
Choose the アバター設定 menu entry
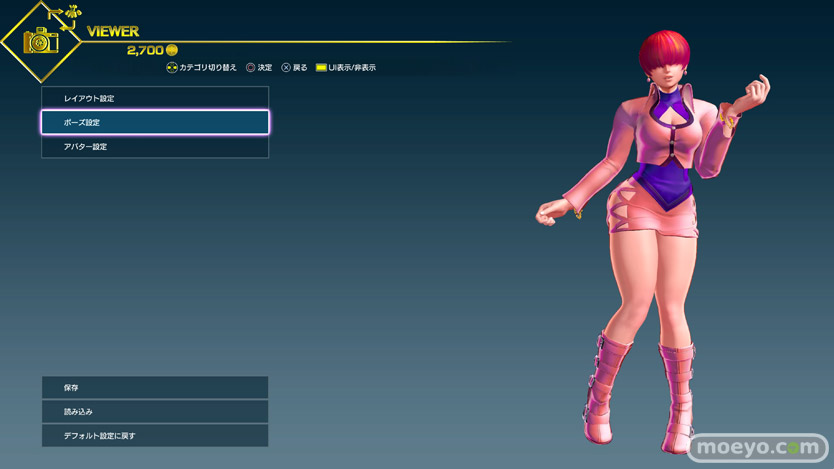(x=155, y=146)
